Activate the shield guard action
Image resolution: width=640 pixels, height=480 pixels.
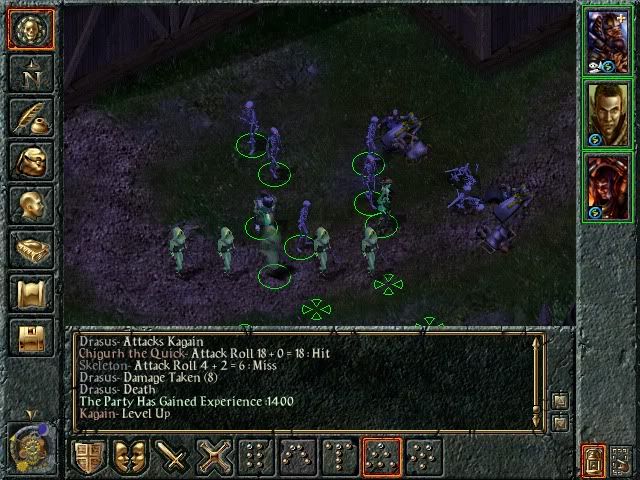89,457
